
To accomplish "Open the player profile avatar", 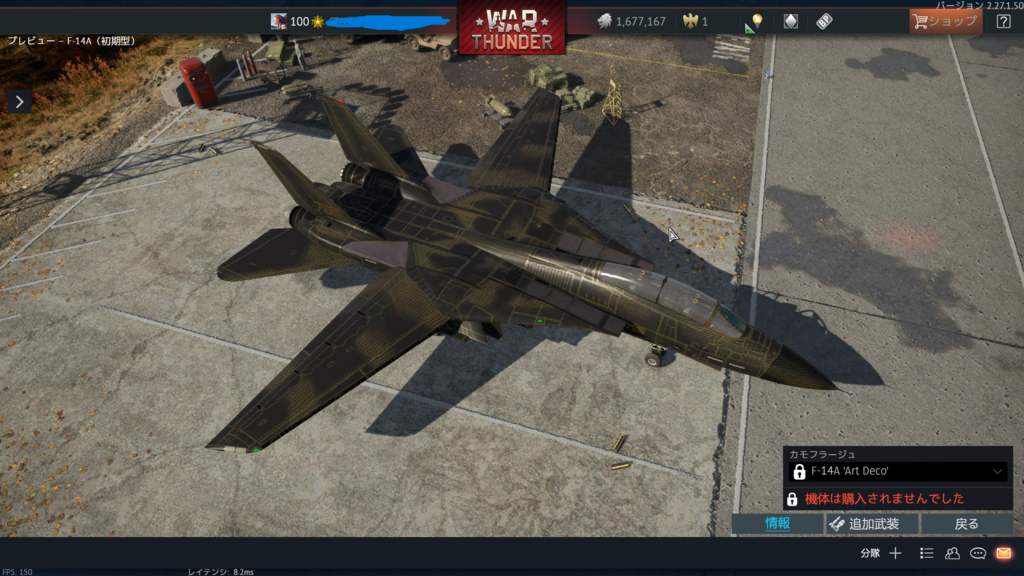I will click(x=279, y=21).
